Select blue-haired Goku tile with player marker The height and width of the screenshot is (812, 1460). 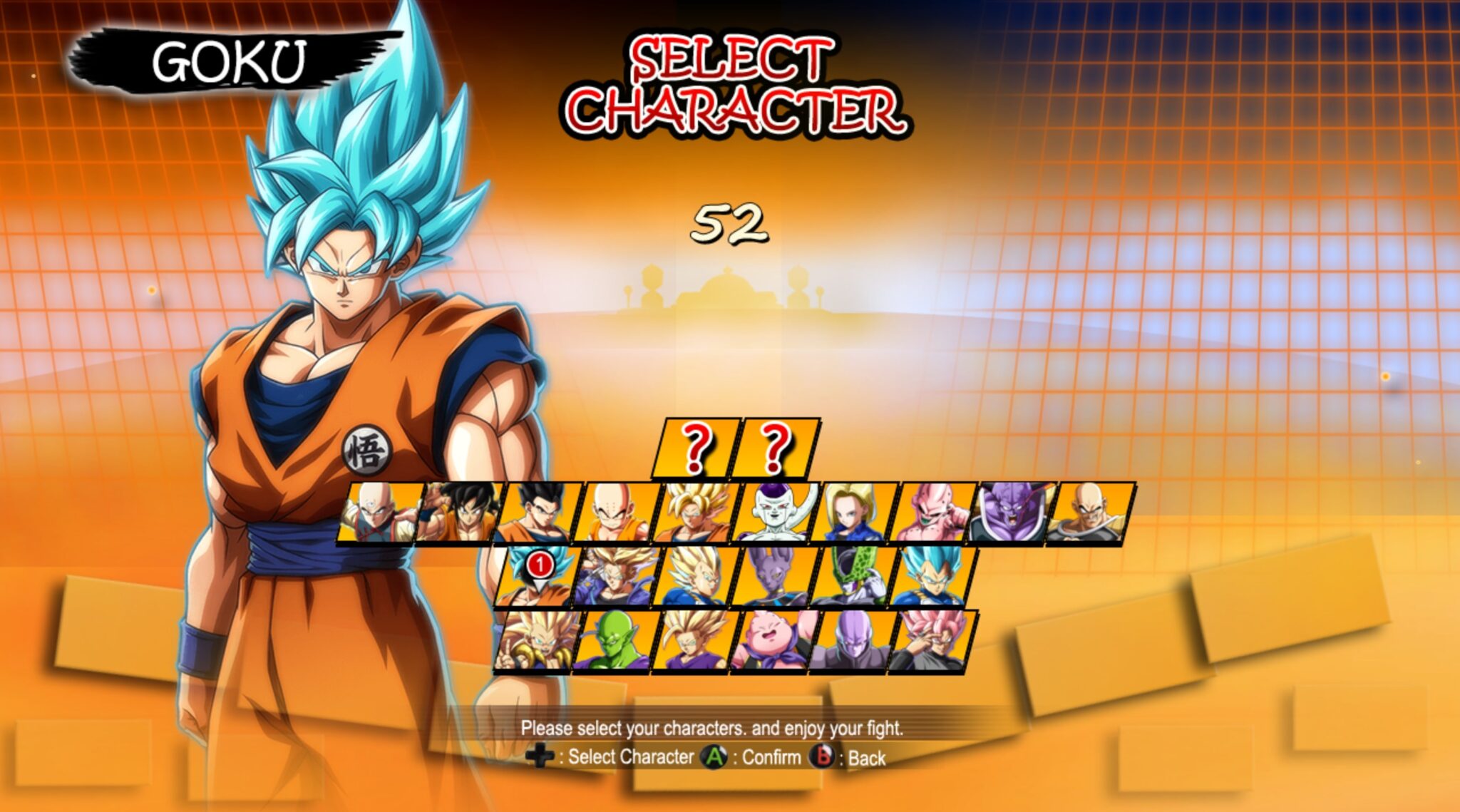pos(536,577)
